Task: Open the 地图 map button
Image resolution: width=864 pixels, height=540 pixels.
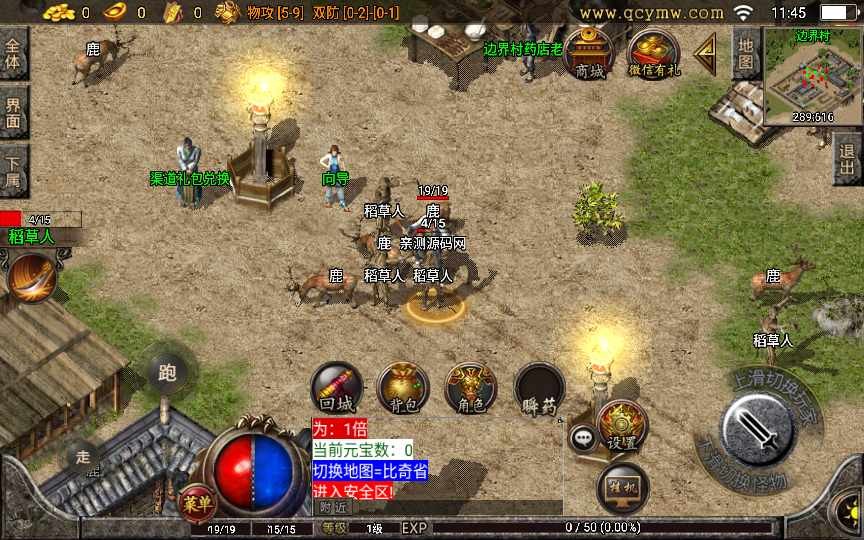Action: coord(745,52)
